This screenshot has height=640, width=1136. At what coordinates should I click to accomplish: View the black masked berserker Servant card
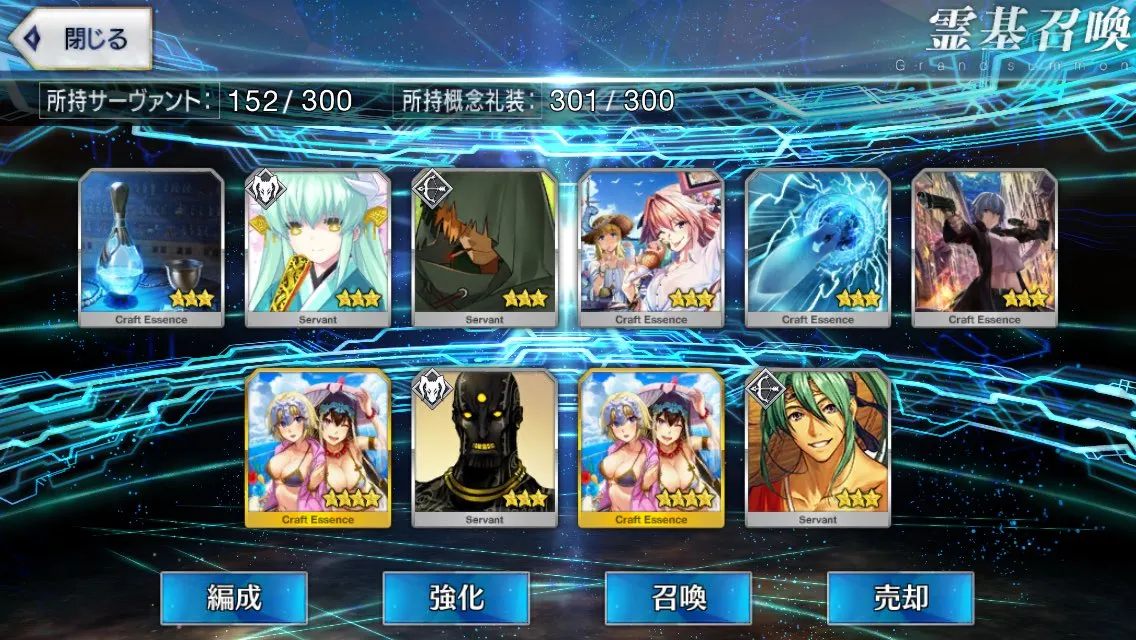pyautogui.click(x=485, y=448)
